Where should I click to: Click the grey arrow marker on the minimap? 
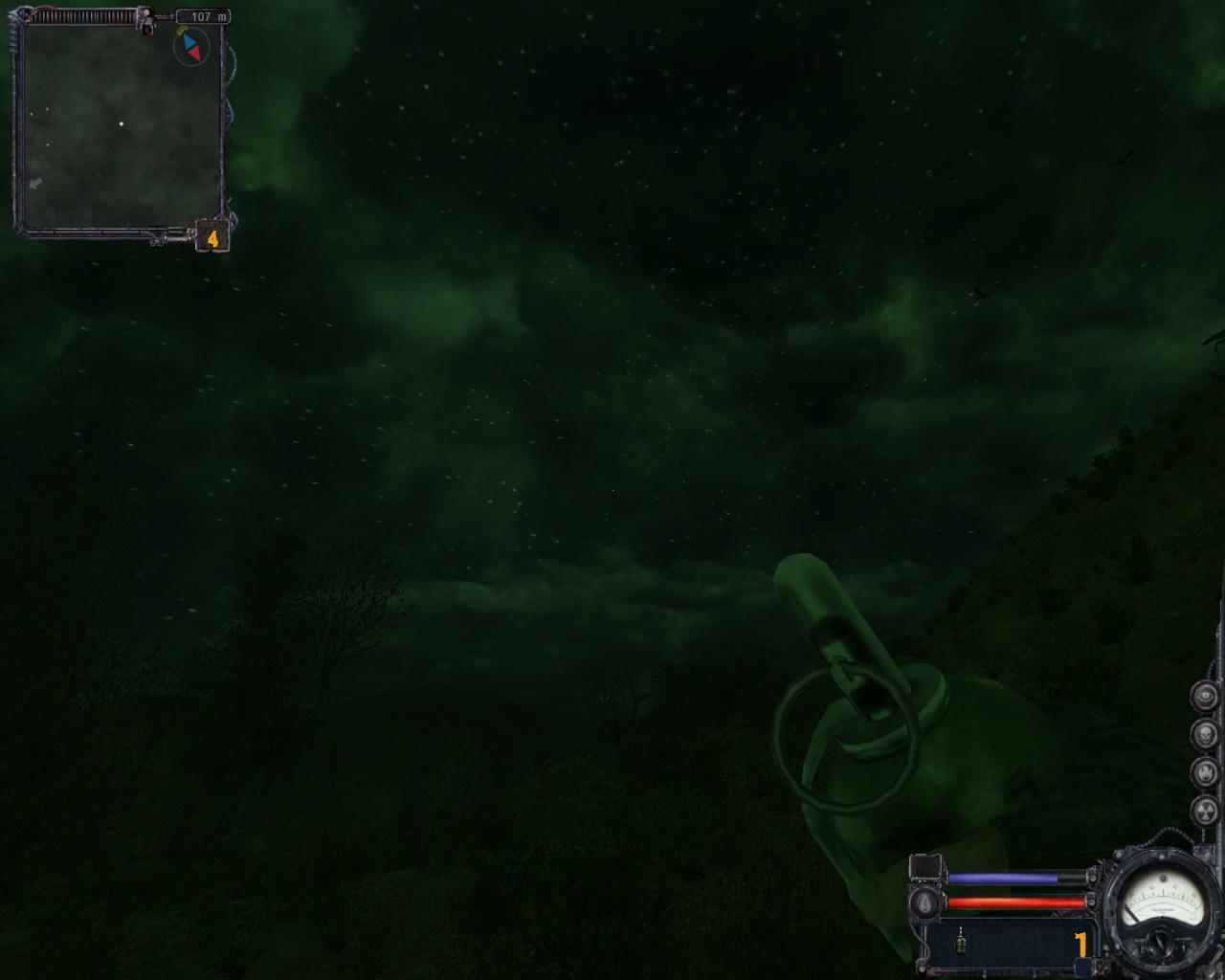click(35, 183)
